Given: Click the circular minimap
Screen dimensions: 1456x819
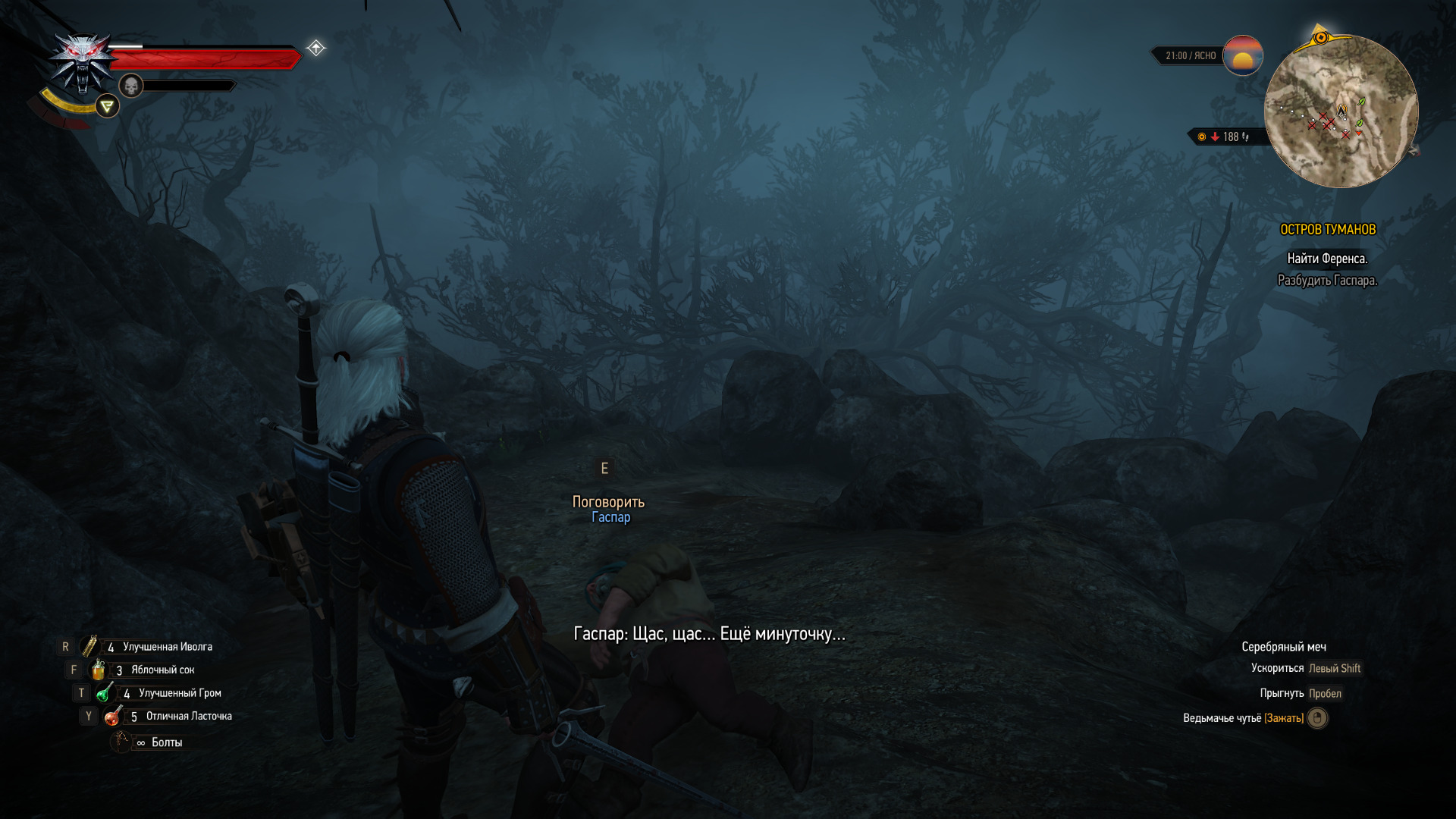Looking at the screenshot, I should coord(1341,111).
